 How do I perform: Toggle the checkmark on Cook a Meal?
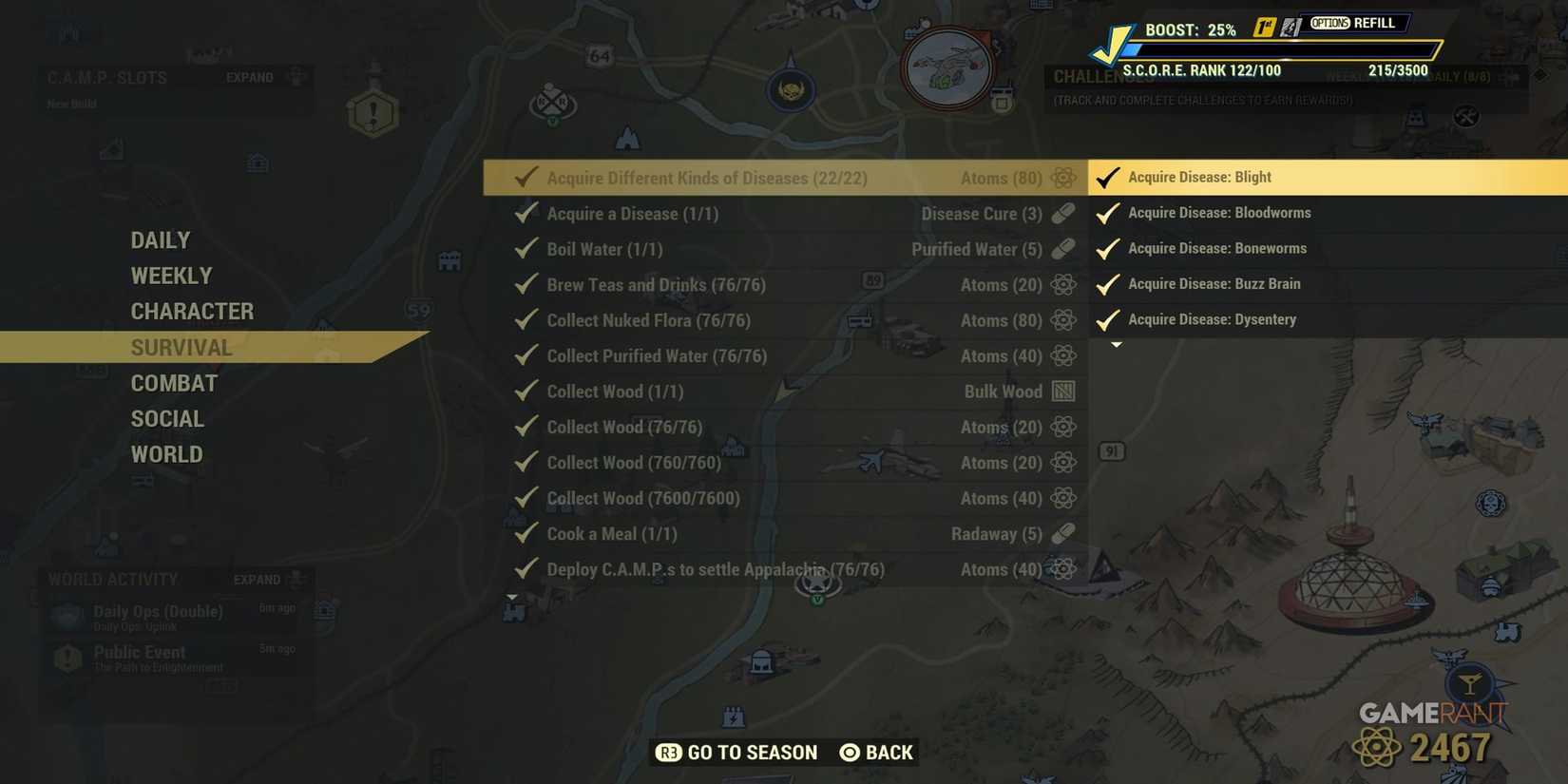(x=525, y=534)
